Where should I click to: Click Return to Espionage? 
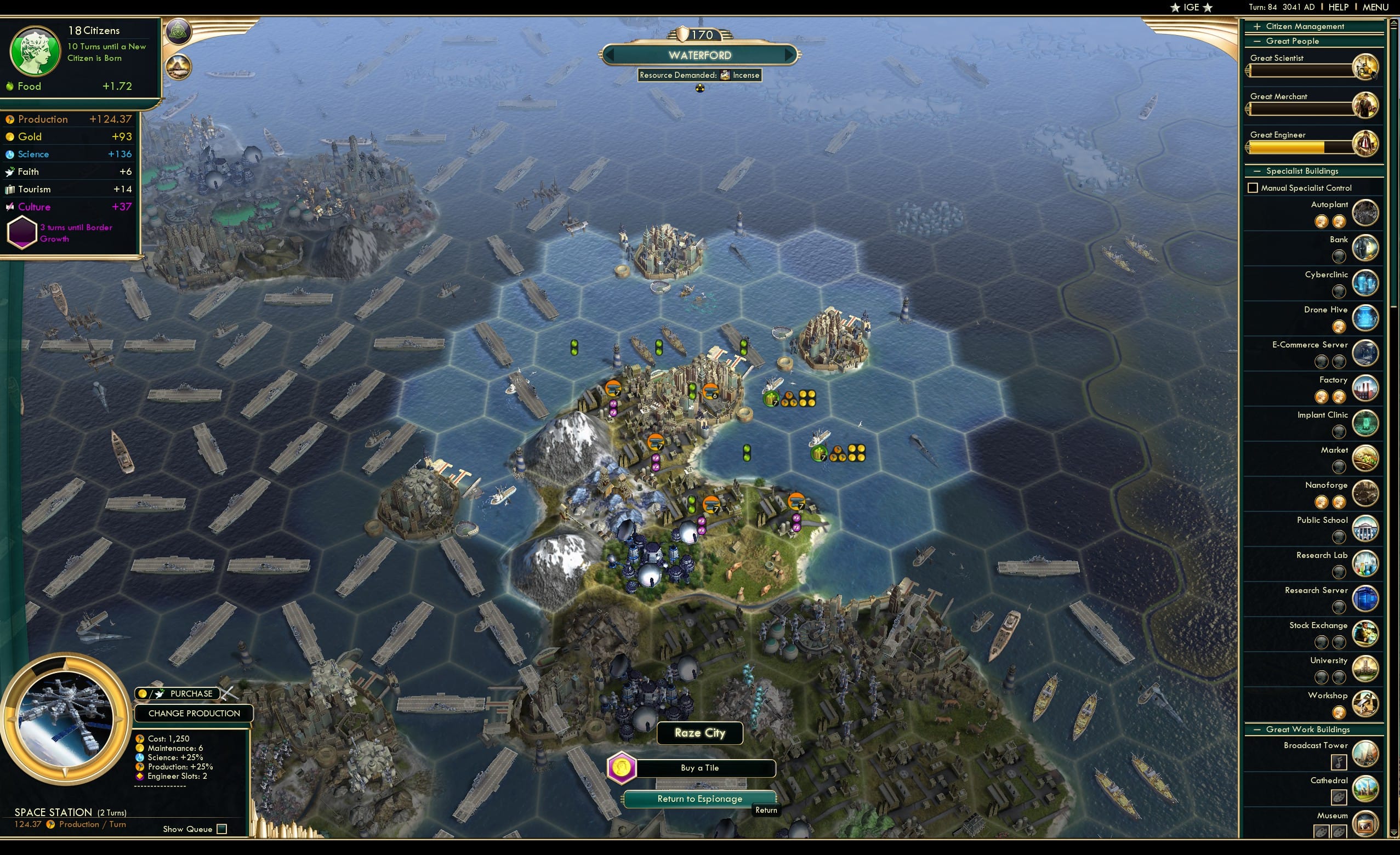point(699,798)
